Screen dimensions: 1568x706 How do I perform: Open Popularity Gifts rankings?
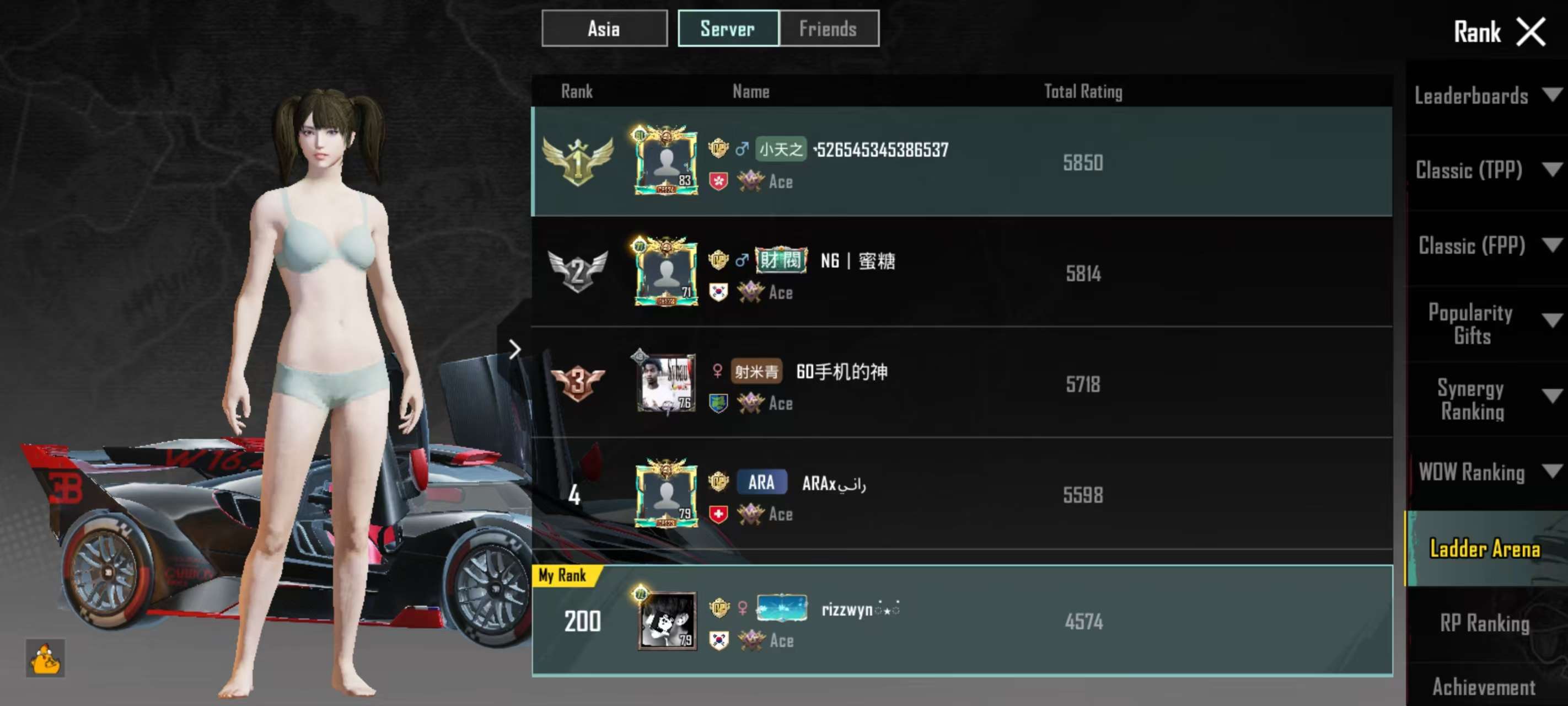coord(1485,323)
